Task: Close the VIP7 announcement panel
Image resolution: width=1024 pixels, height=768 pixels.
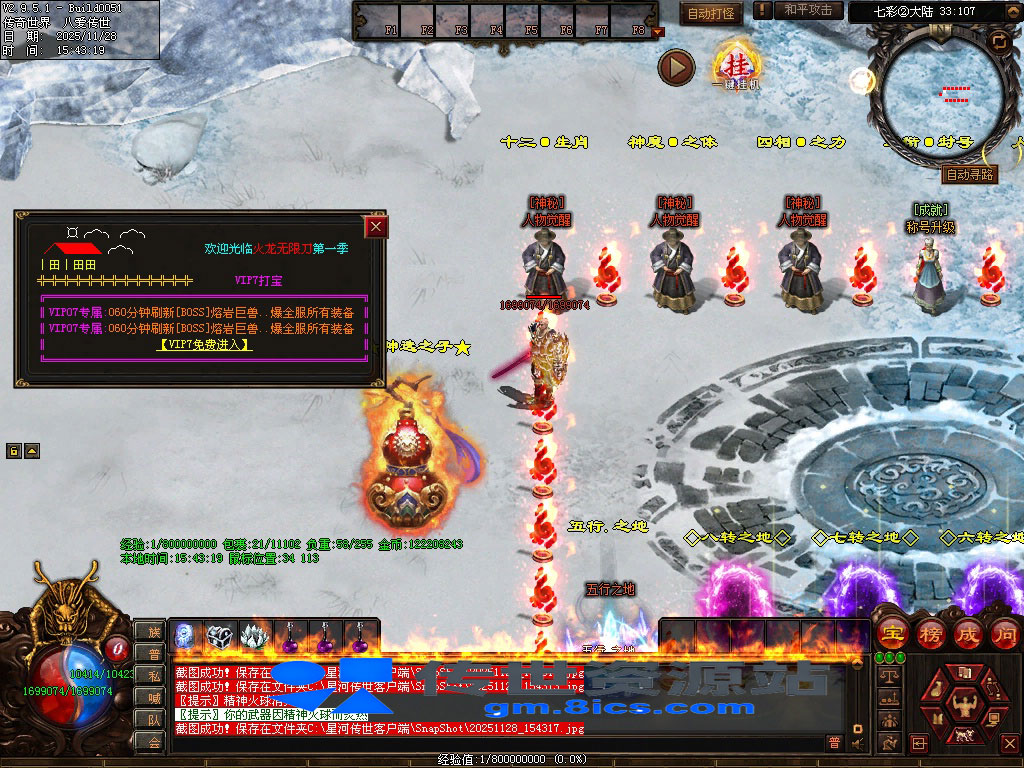Action: [376, 227]
